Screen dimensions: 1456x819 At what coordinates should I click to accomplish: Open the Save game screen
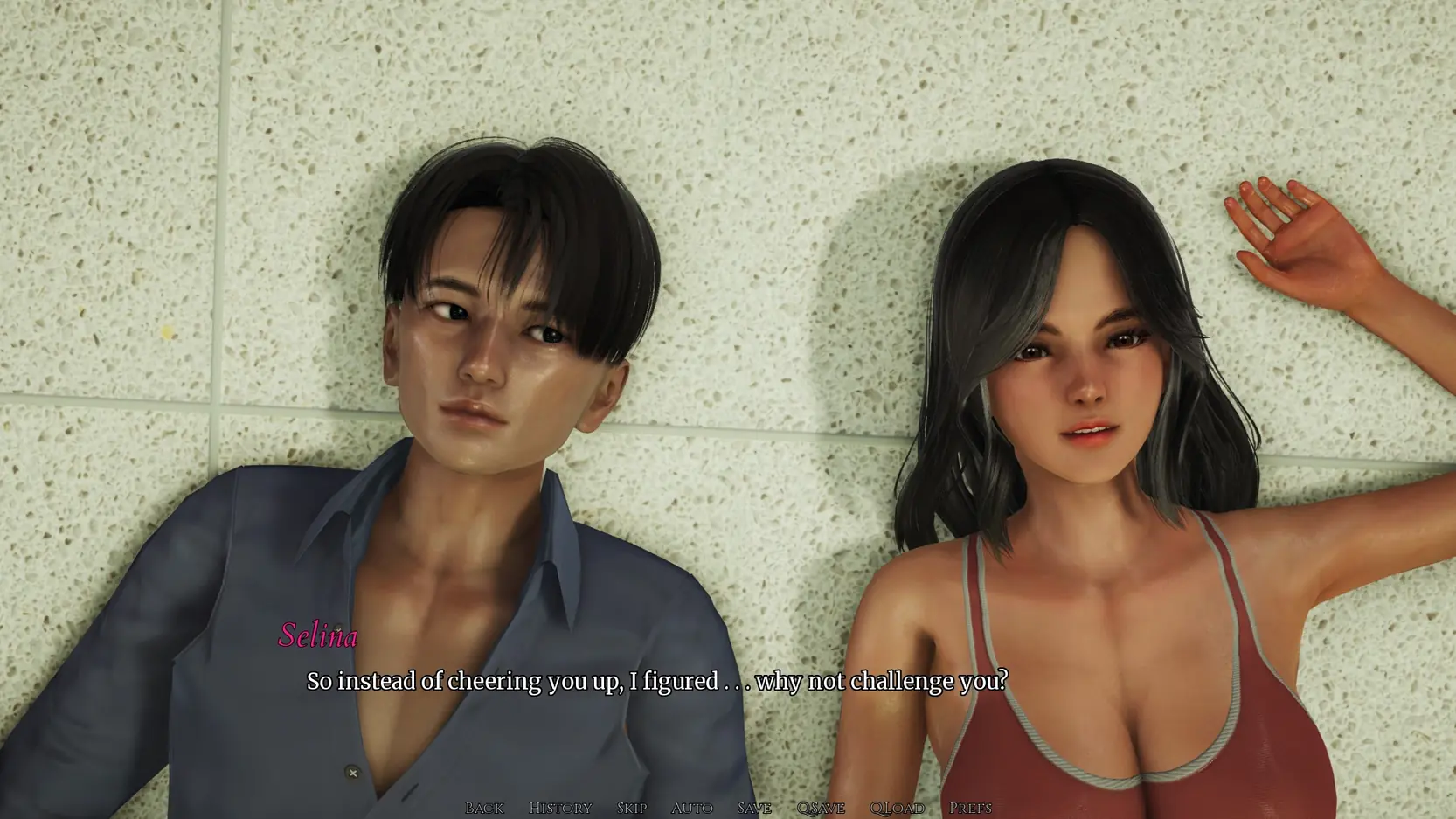pos(754,808)
